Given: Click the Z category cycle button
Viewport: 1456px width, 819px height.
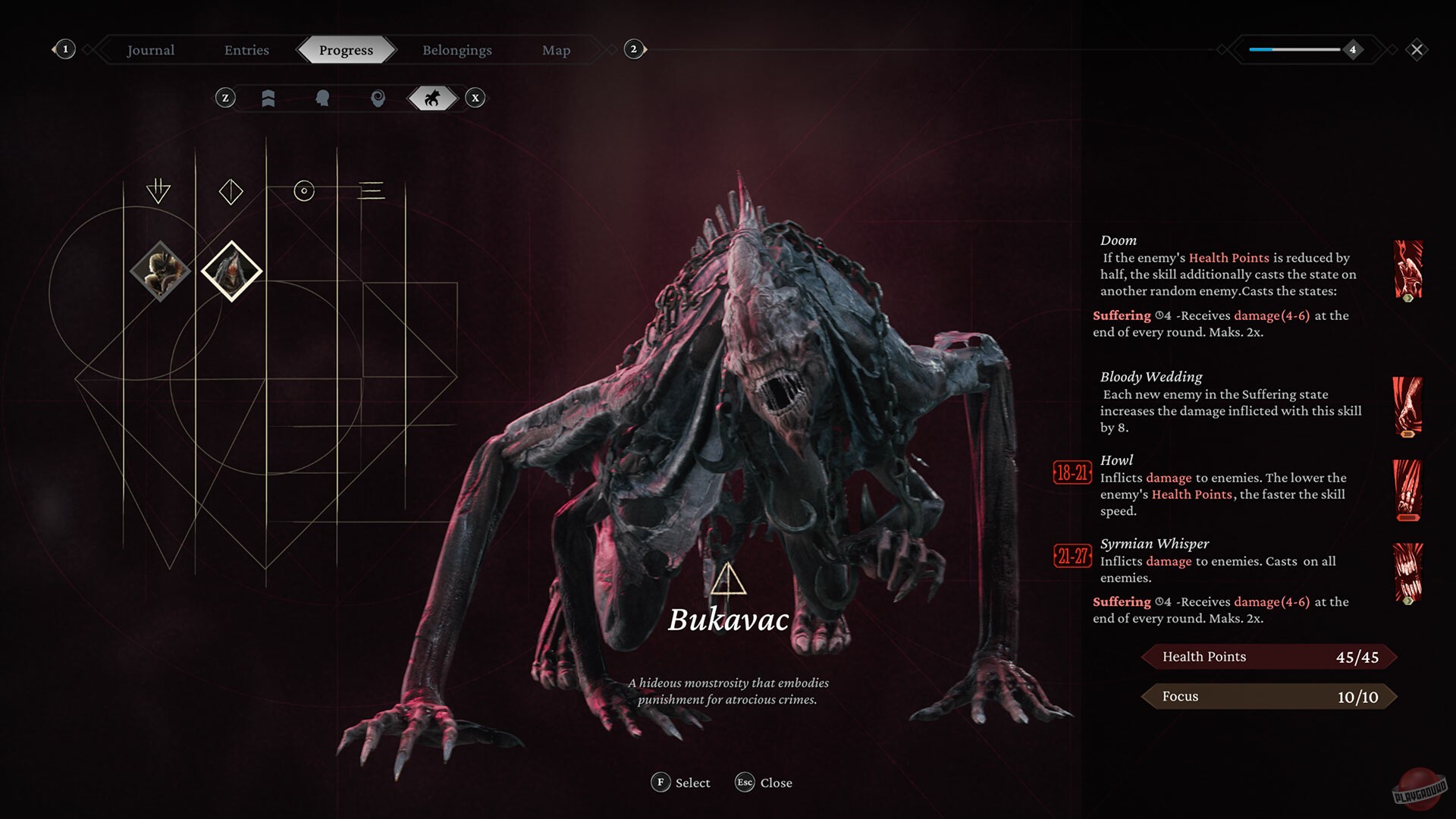Looking at the screenshot, I should point(224,98).
